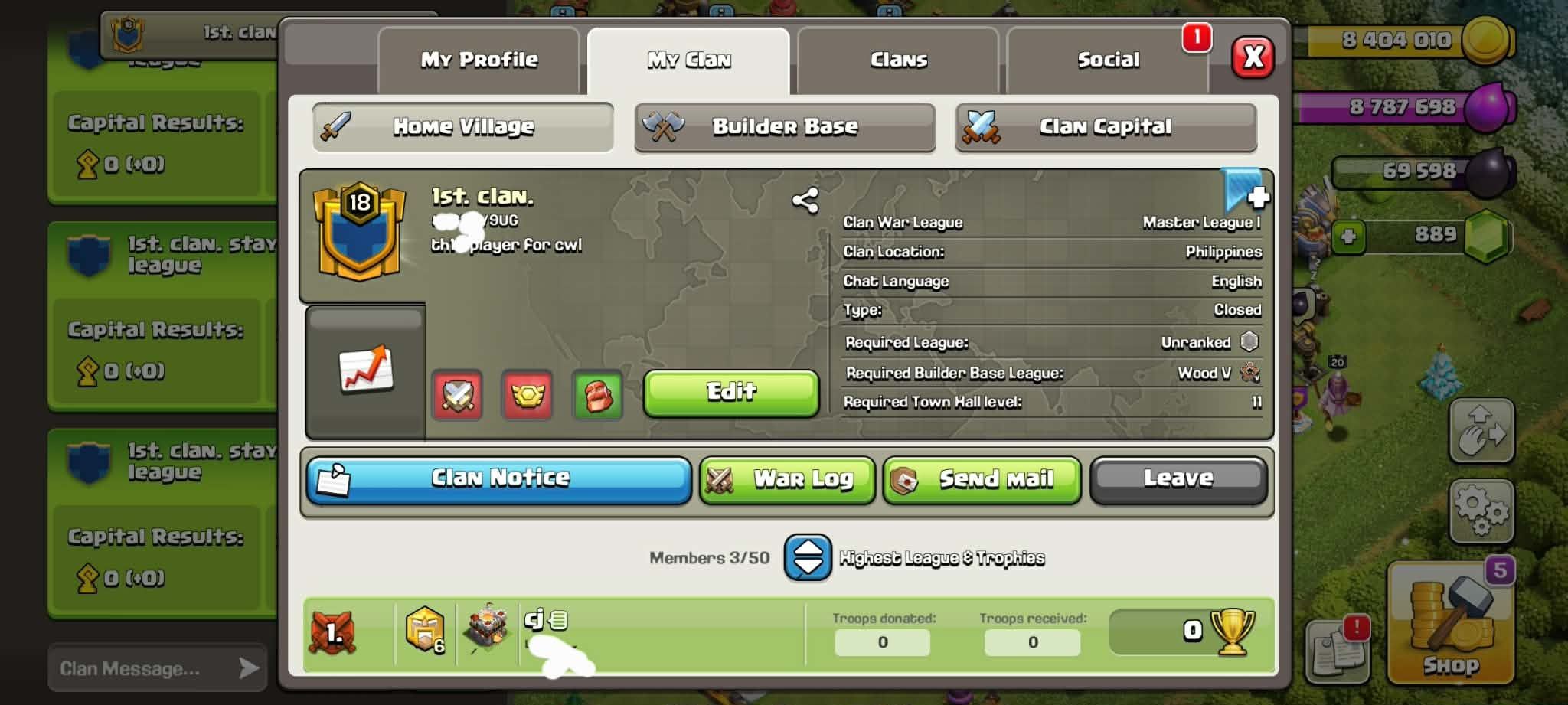The height and width of the screenshot is (705, 1568).
Task: Show the Clan Capital section
Action: (x=1106, y=126)
